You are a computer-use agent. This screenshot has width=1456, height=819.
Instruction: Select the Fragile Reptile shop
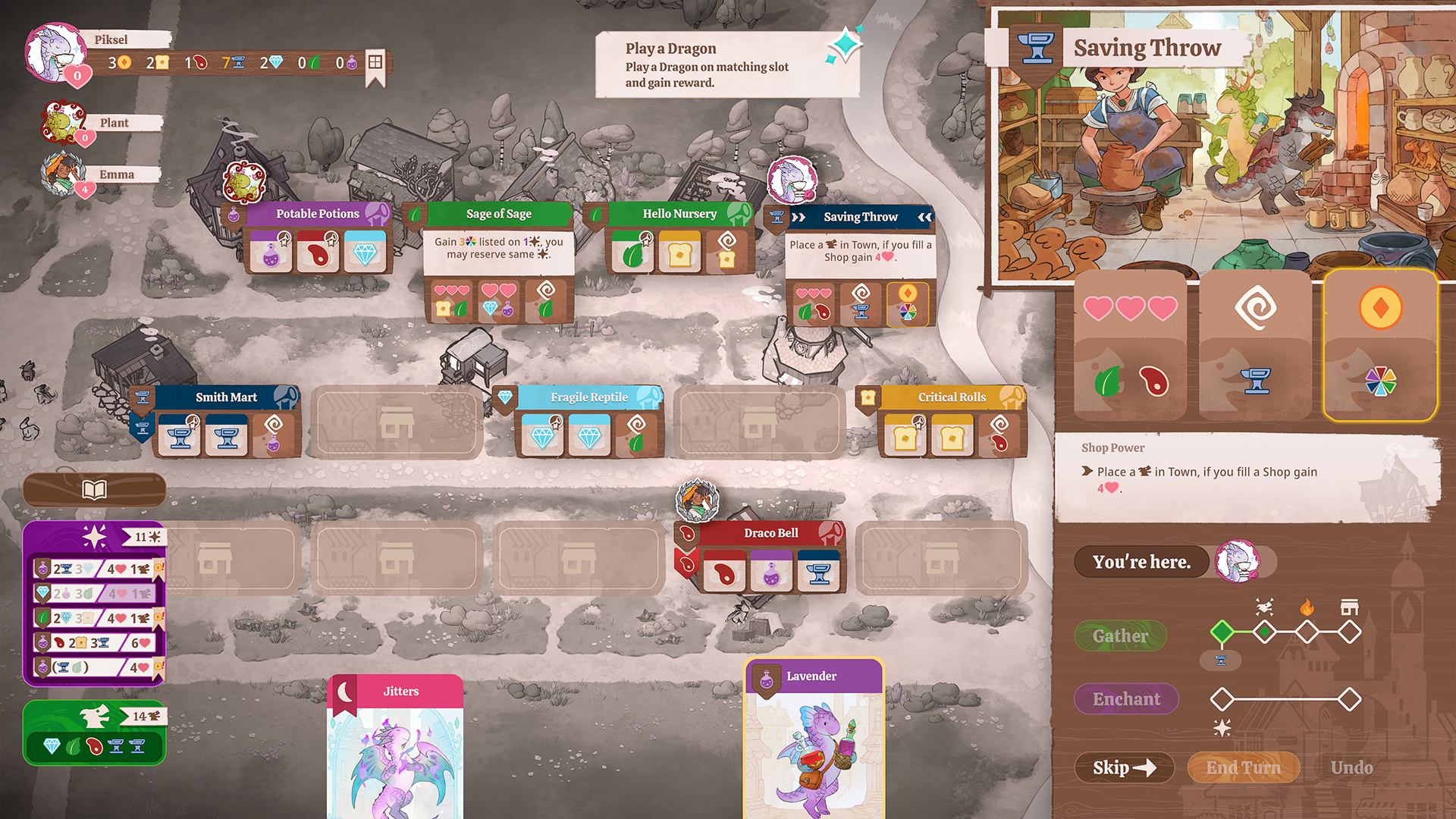tap(588, 397)
